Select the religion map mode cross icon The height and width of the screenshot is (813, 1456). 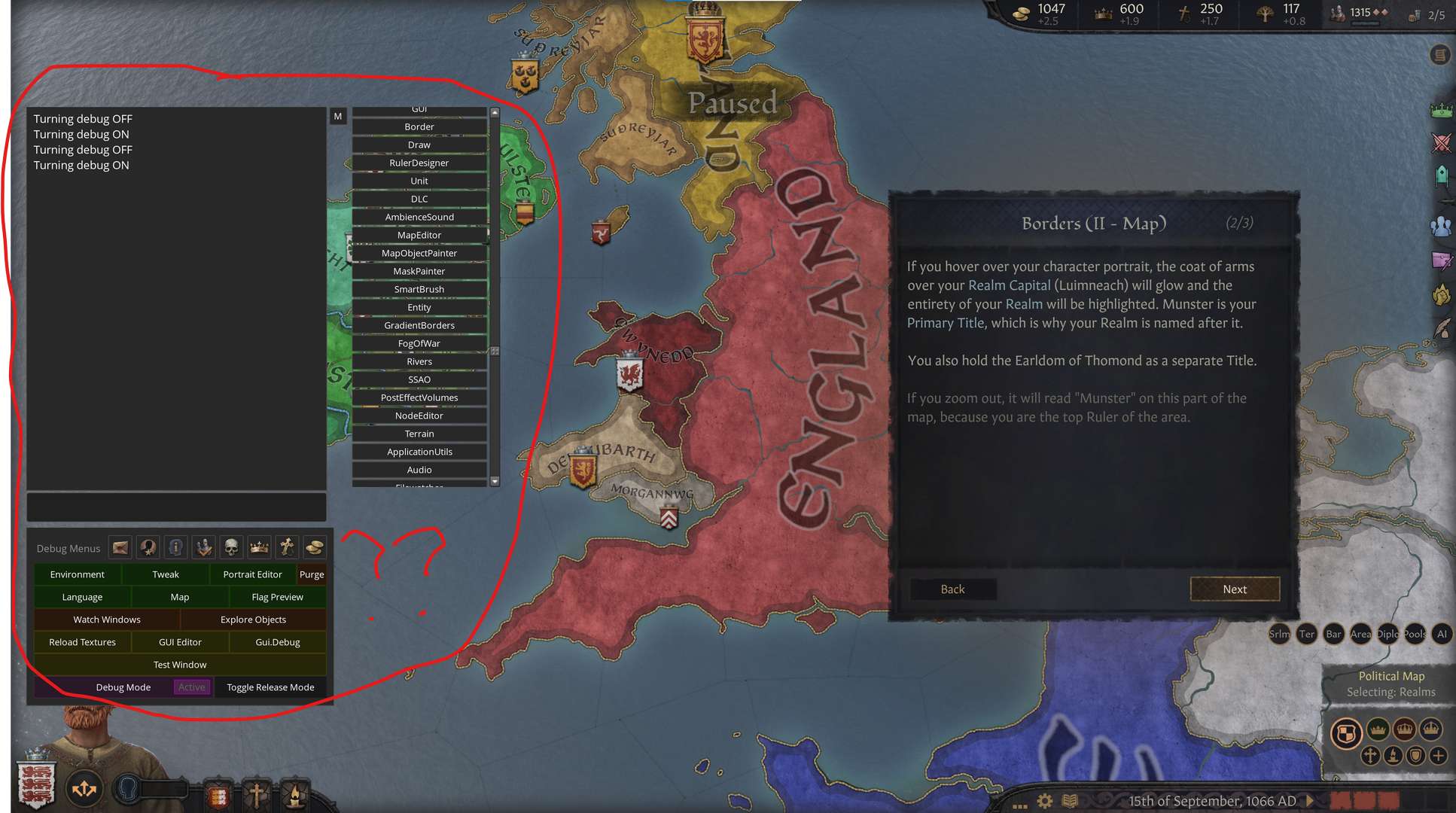[x=1369, y=757]
